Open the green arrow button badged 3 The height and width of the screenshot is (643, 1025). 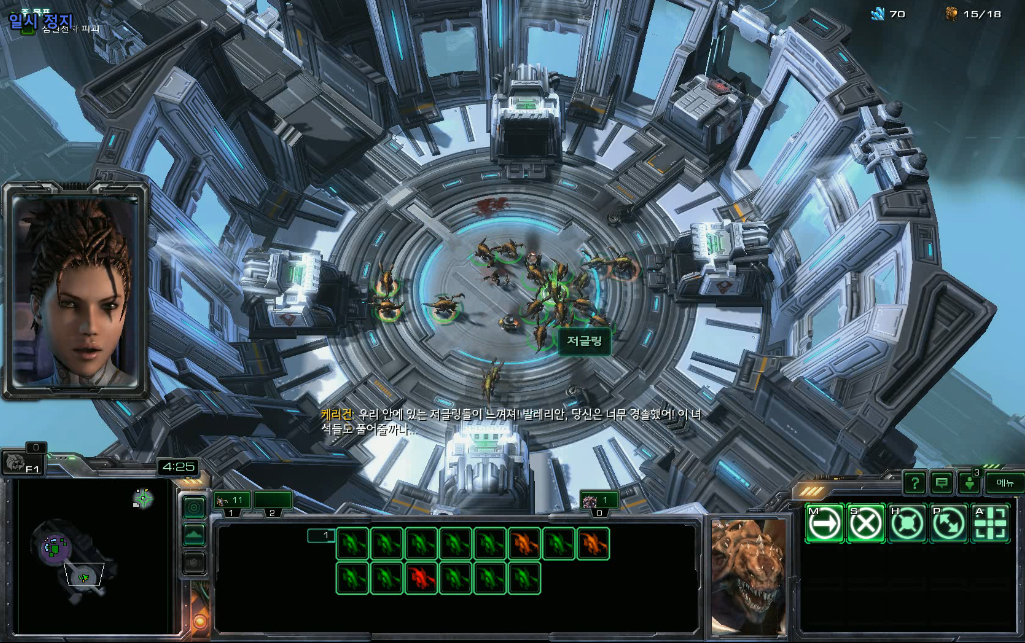coord(969,483)
